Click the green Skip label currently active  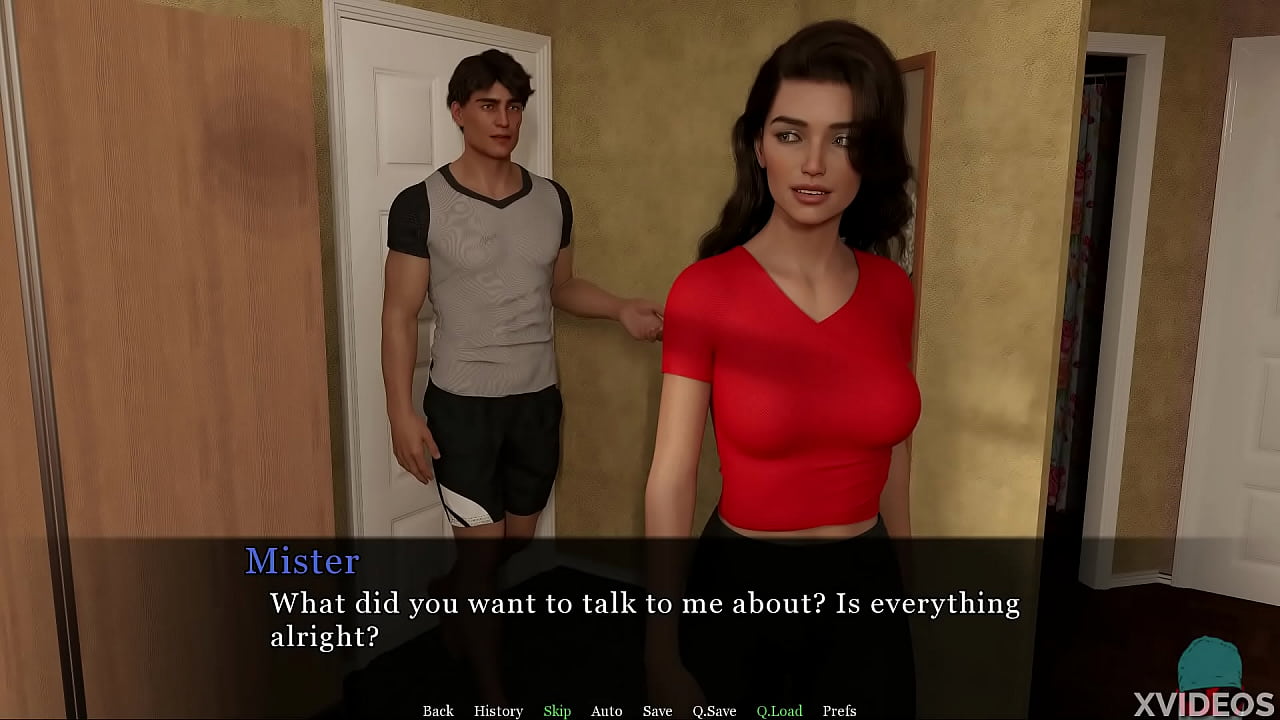(x=557, y=710)
